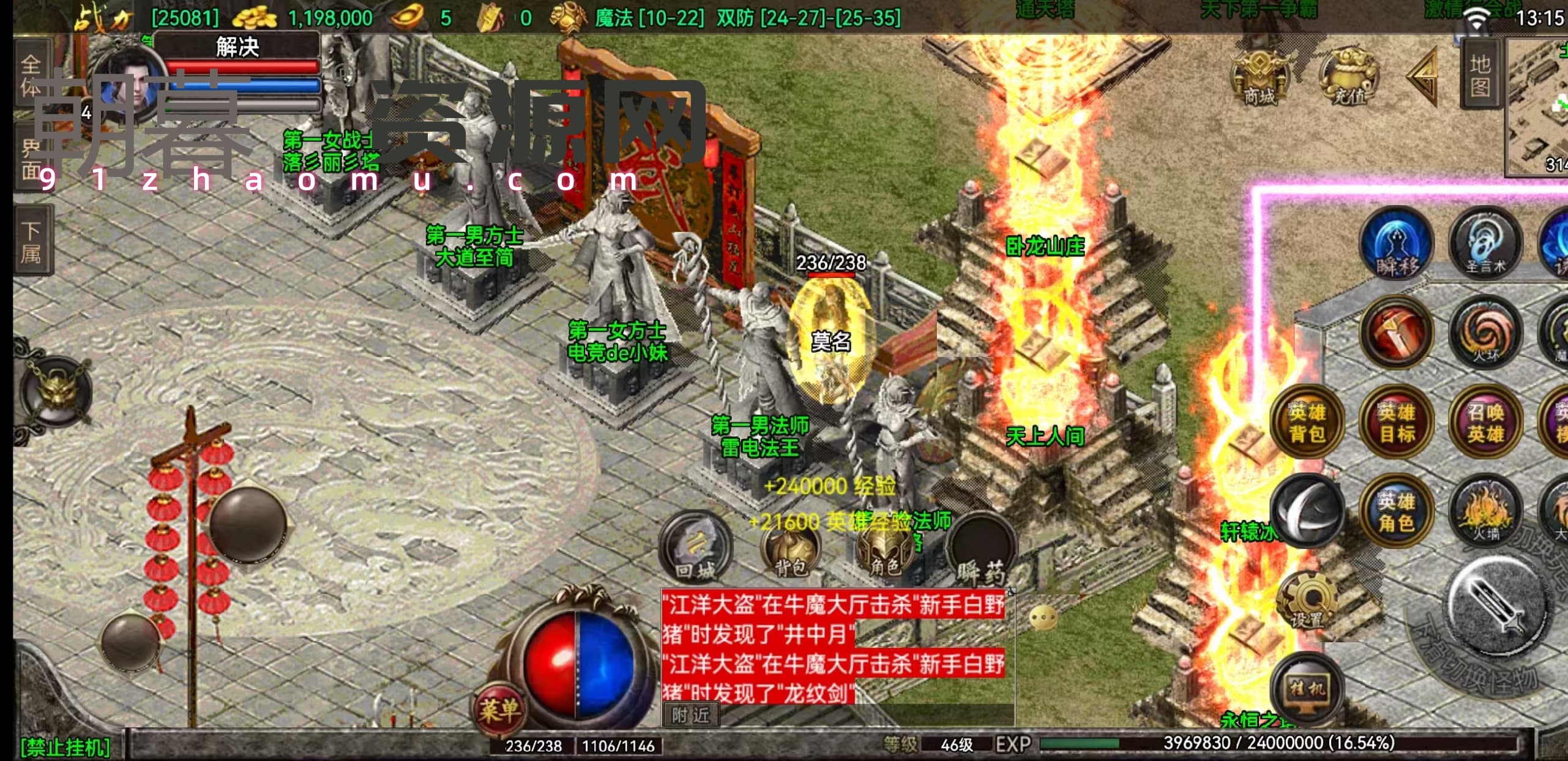Tap the 召唤英雄 summon hero button

(x=1486, y=422)
